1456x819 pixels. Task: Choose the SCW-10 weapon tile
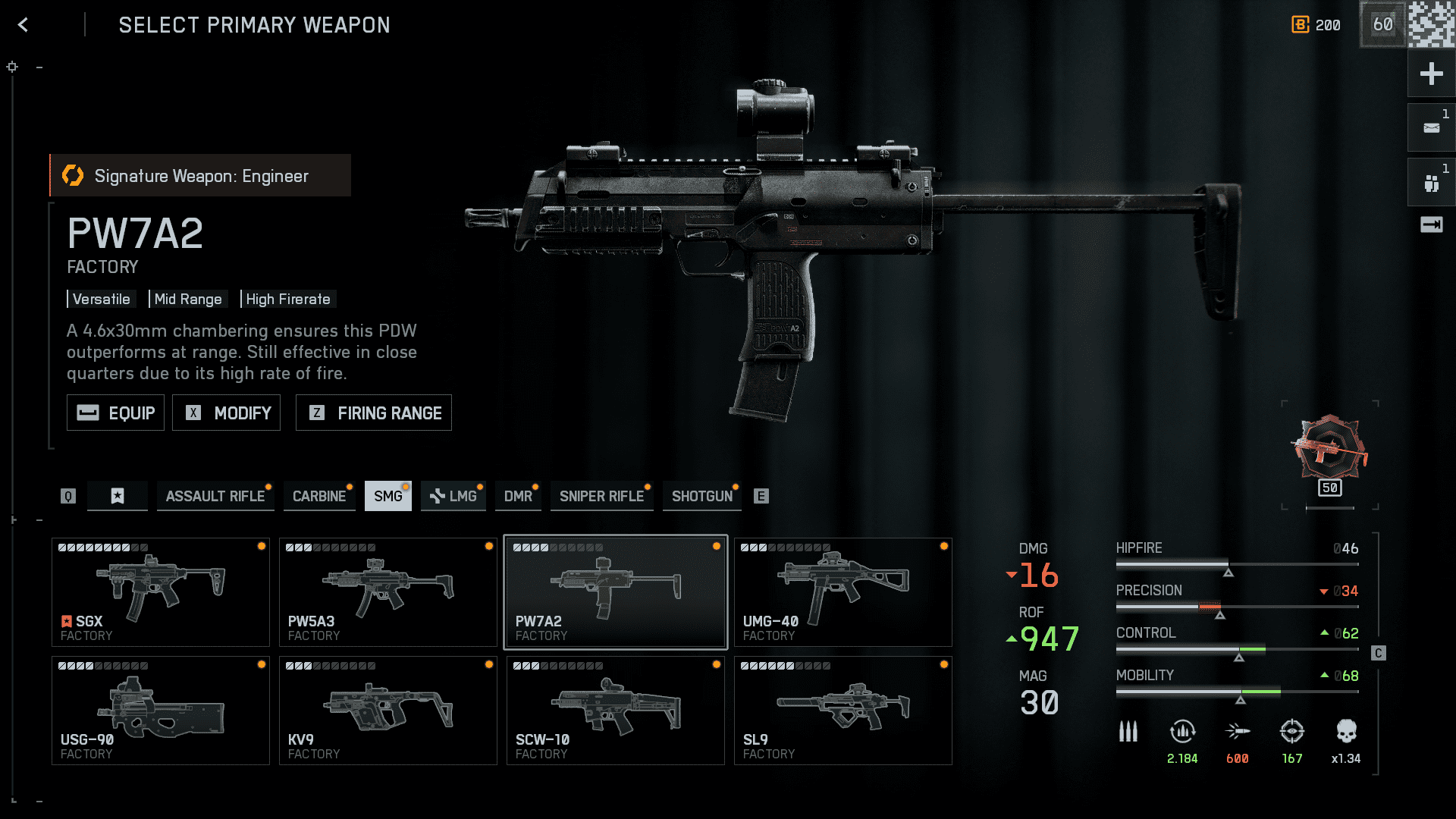(616, 711)
